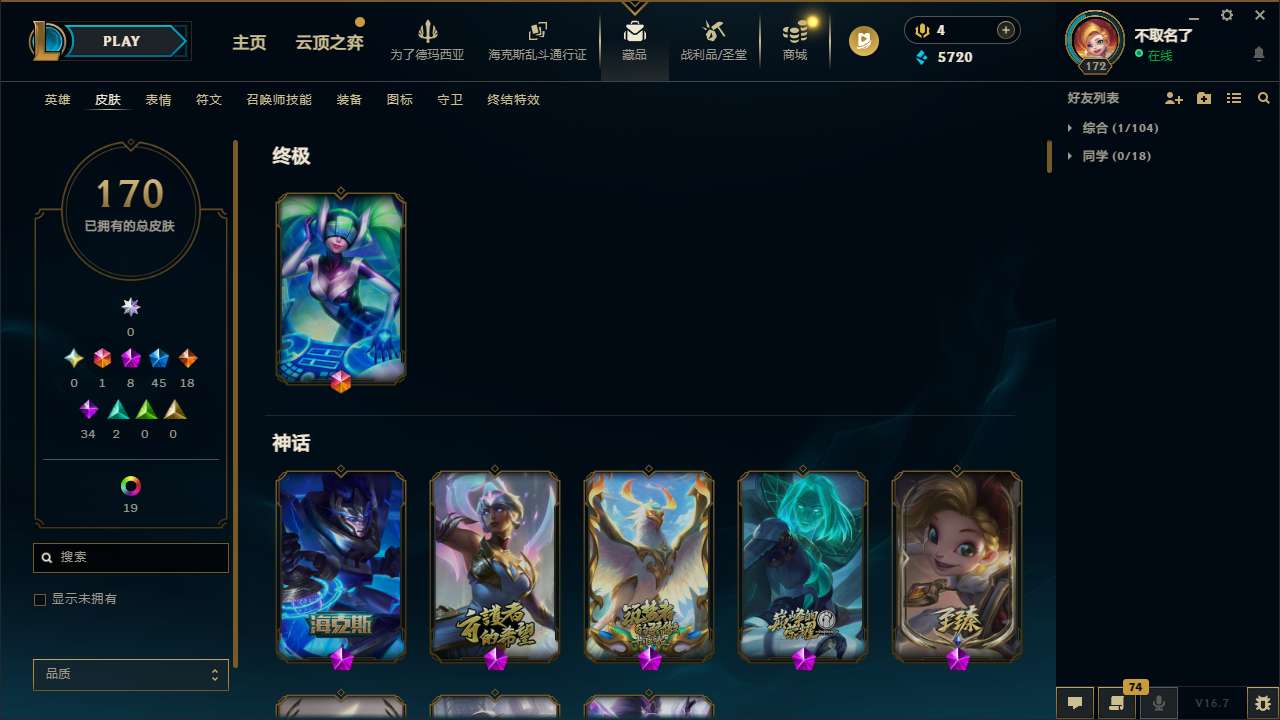Click the plus button to purchase currency
This screenshot has width=1280, height=720.
pos(1004,30)
